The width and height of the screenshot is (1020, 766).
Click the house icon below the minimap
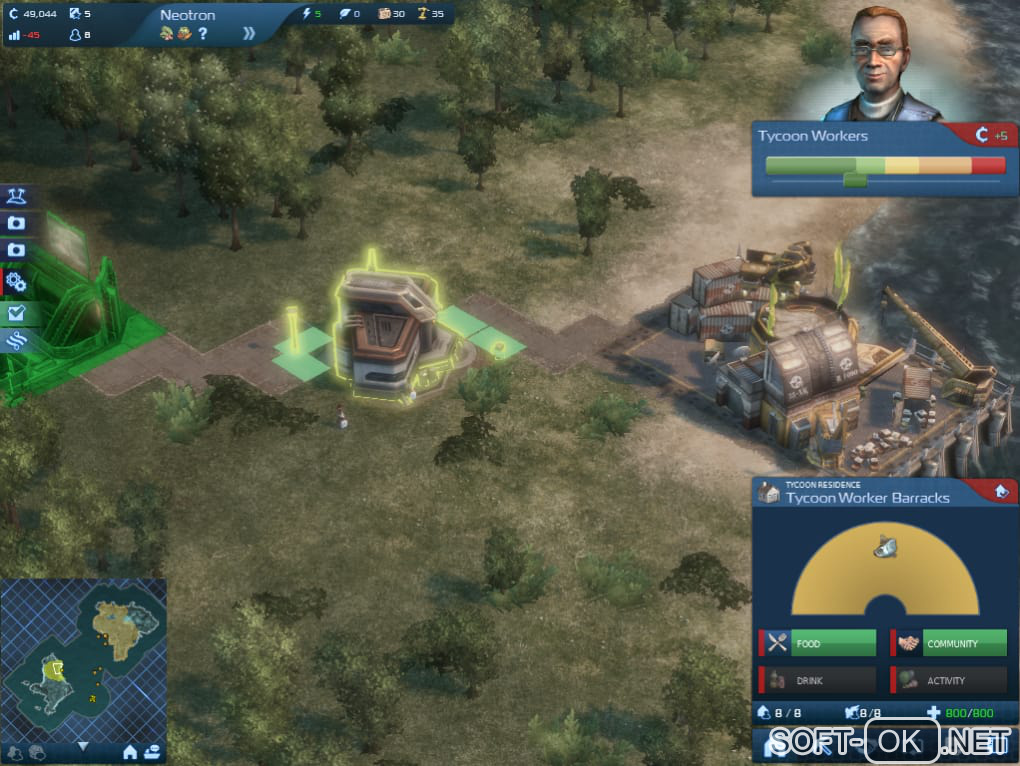click(x=129, y=751)
